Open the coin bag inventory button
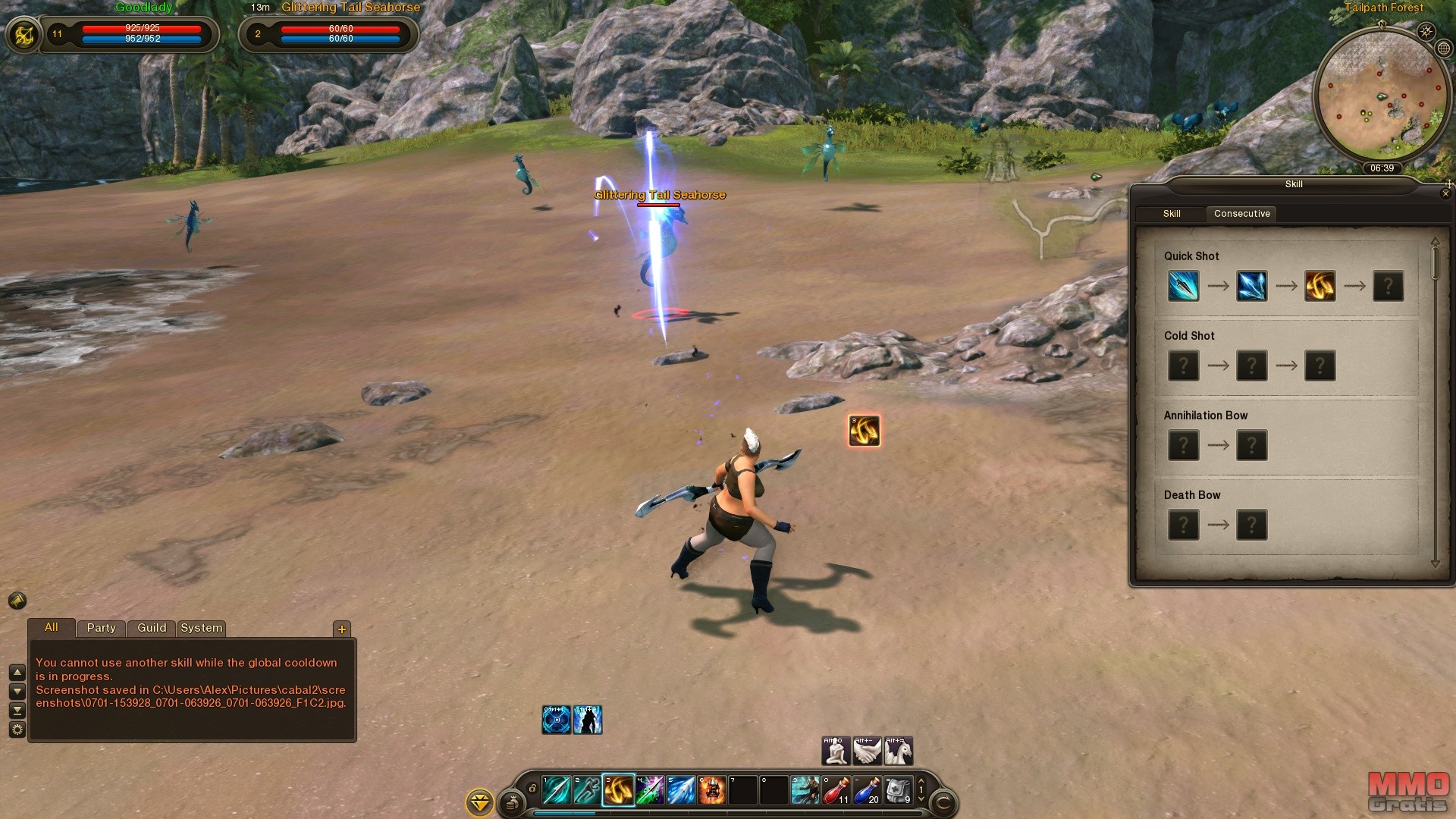Screen dimensions: 1456x819 [512, 802]
